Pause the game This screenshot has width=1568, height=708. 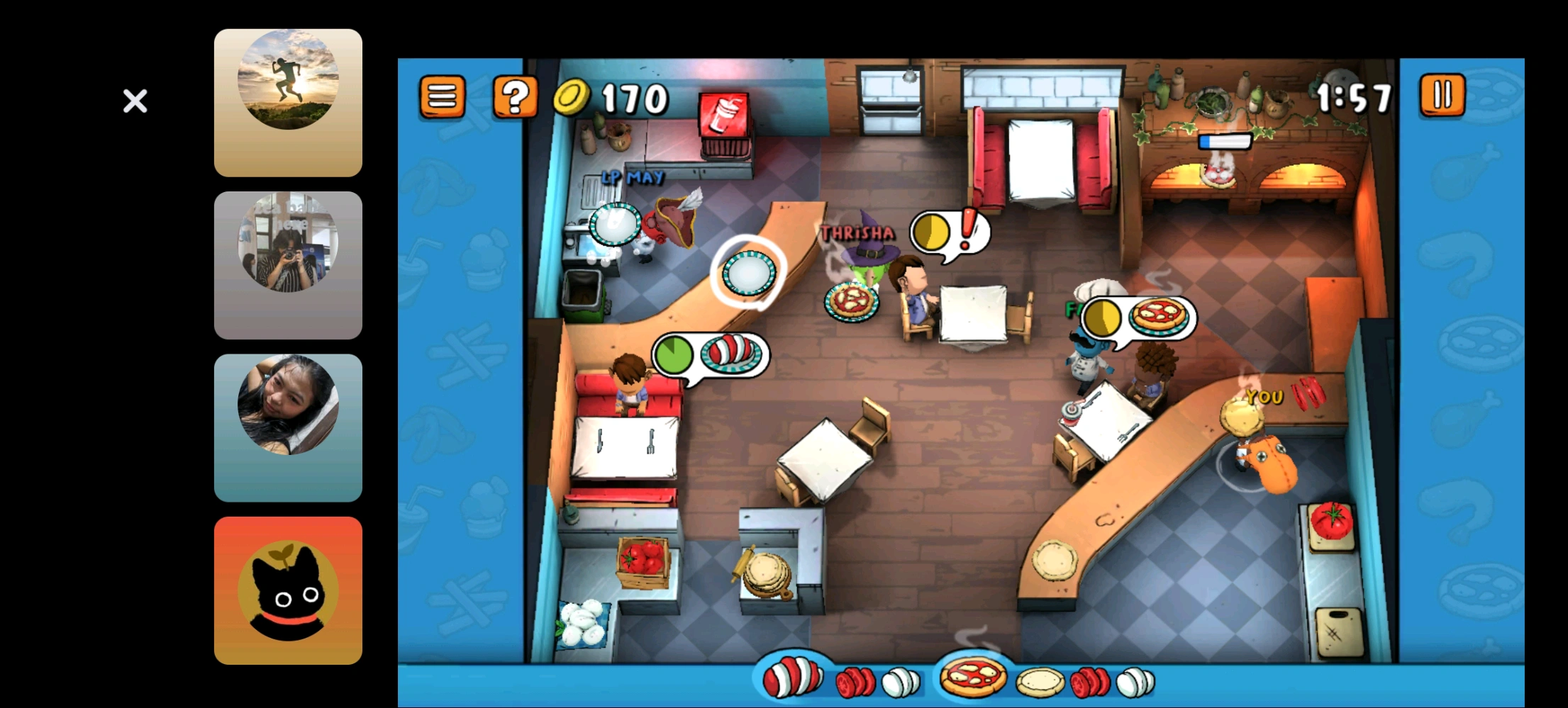[1442, 95]
